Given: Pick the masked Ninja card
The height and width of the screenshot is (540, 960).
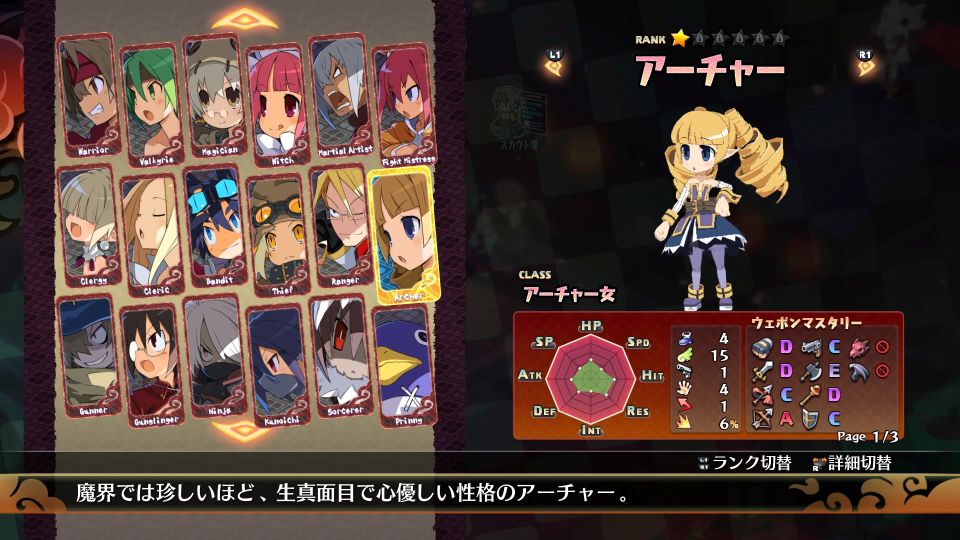Looking at the screenshot, I should pyautogui.click(x=214, y=358).
